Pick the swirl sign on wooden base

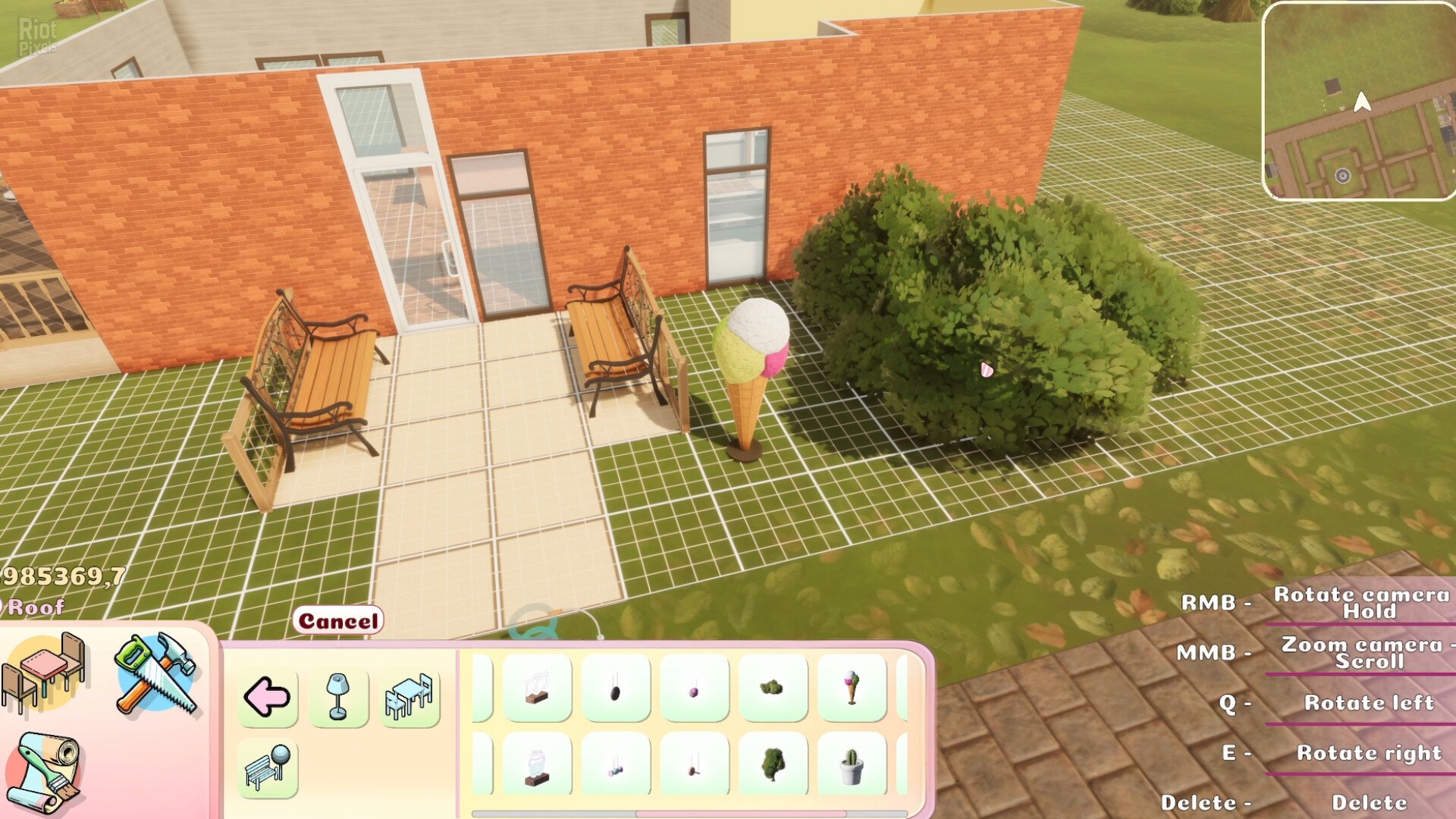[537, 688]
